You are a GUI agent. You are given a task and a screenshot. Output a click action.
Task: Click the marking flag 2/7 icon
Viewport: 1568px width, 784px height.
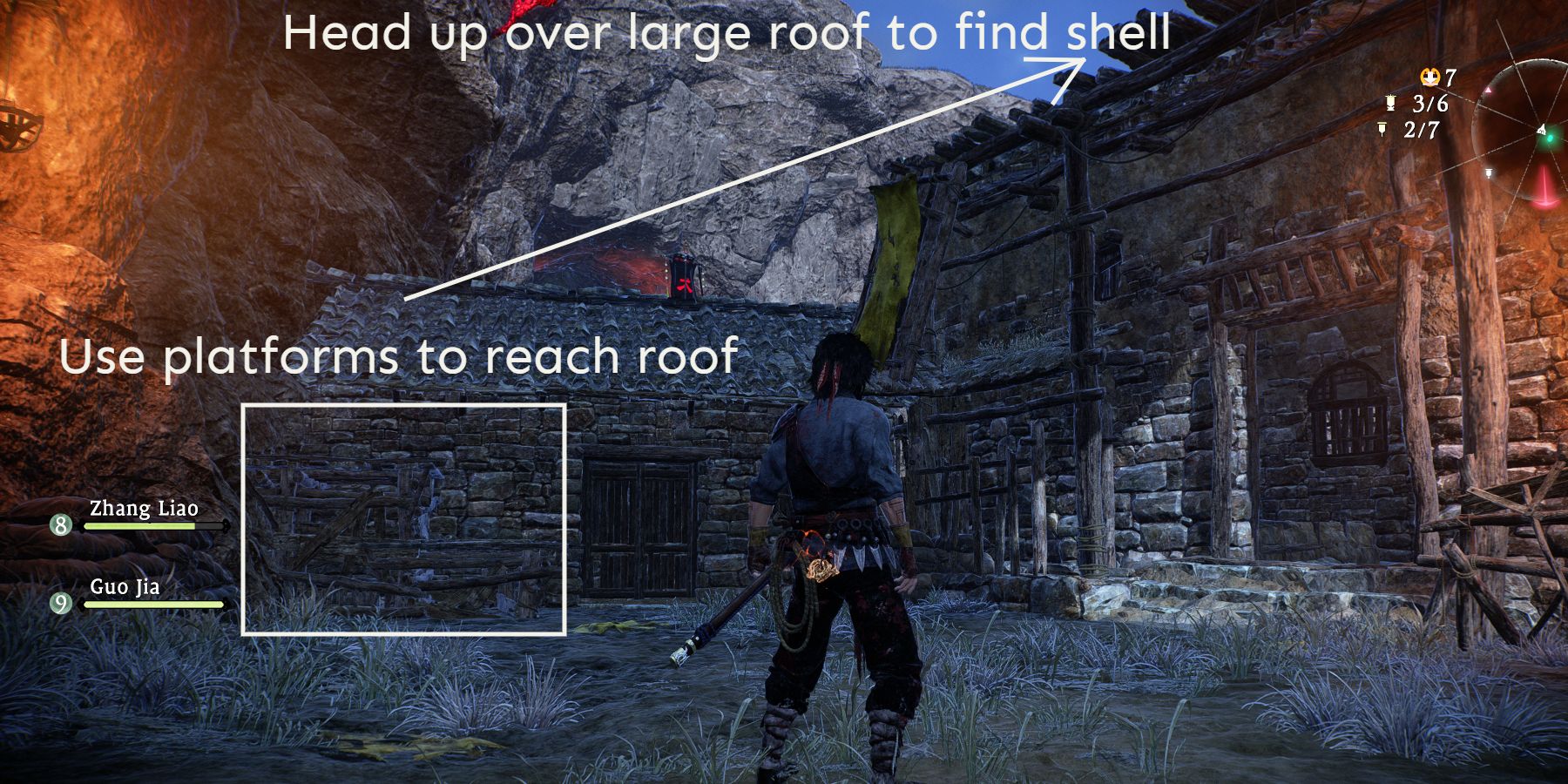tap(1382, 128)
